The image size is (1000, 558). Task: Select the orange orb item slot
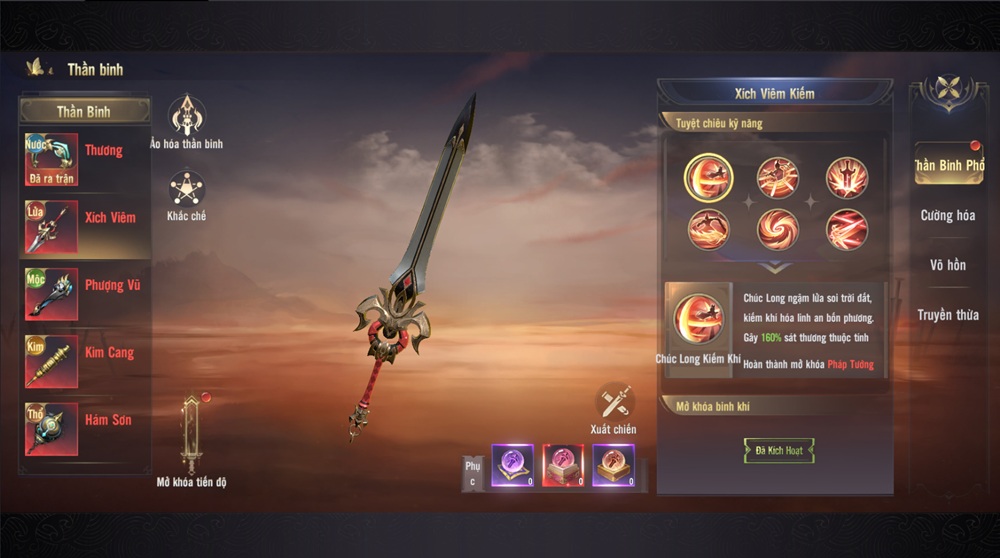(613, 466)
